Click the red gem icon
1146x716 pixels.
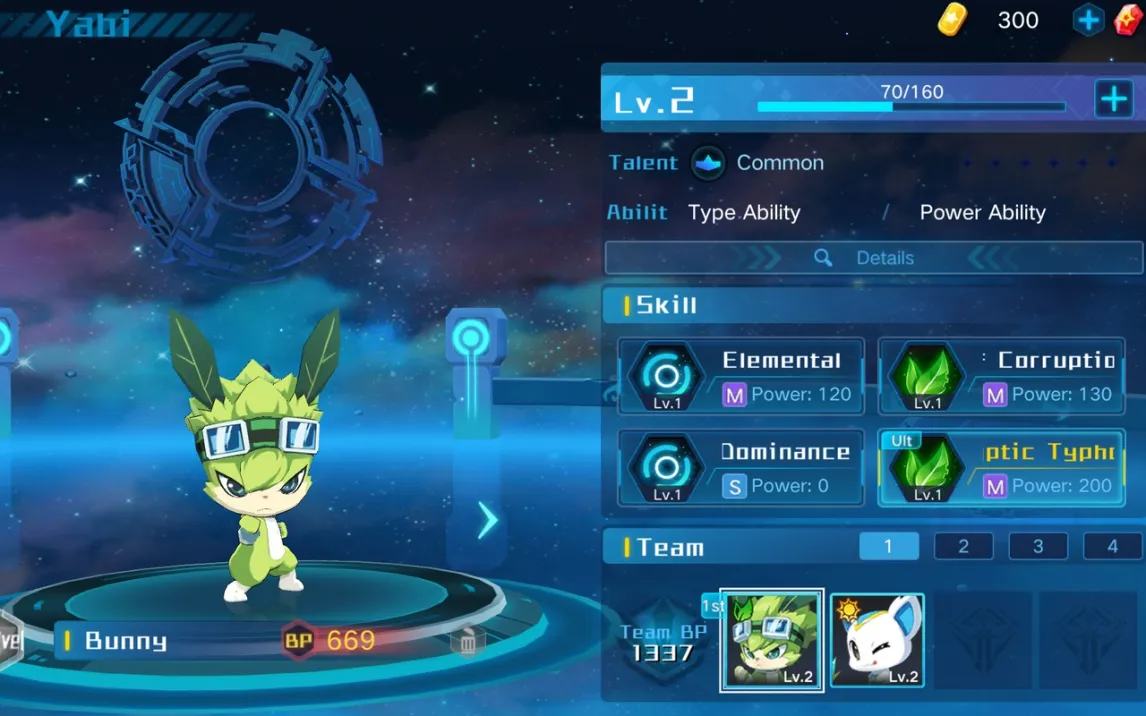click(1129, 20)
